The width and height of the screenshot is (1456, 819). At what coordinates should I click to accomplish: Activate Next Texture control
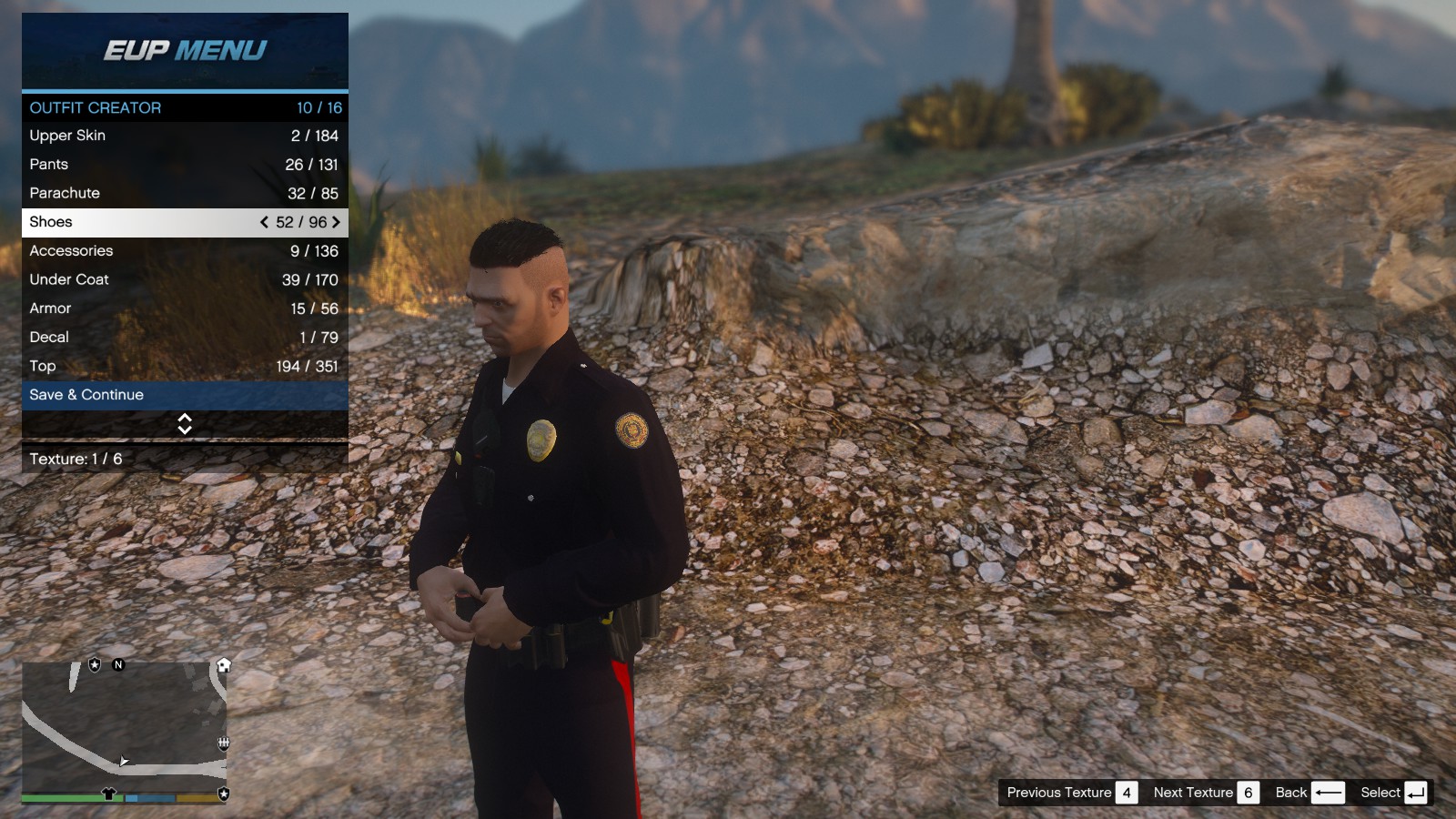[x=1205, y=793]
